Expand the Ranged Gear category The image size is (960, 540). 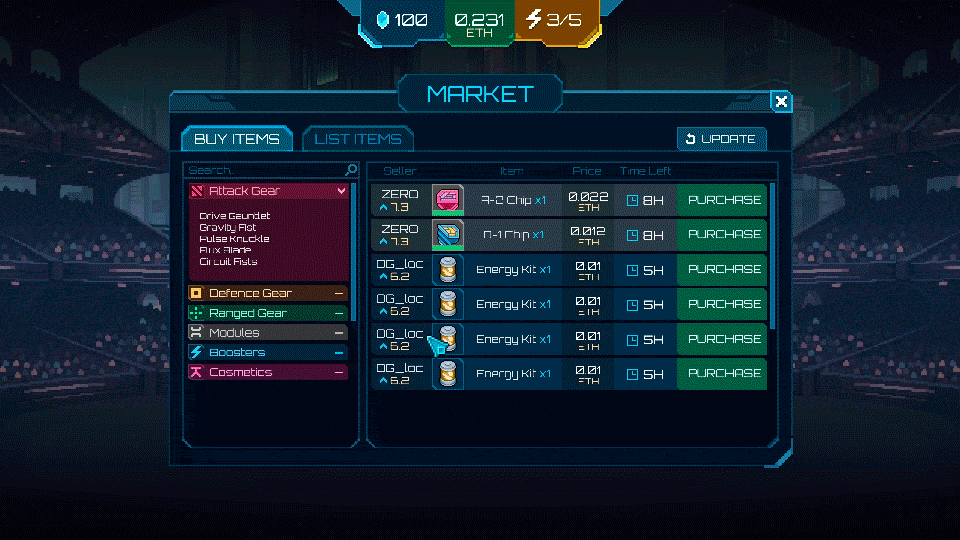[269, 313]
